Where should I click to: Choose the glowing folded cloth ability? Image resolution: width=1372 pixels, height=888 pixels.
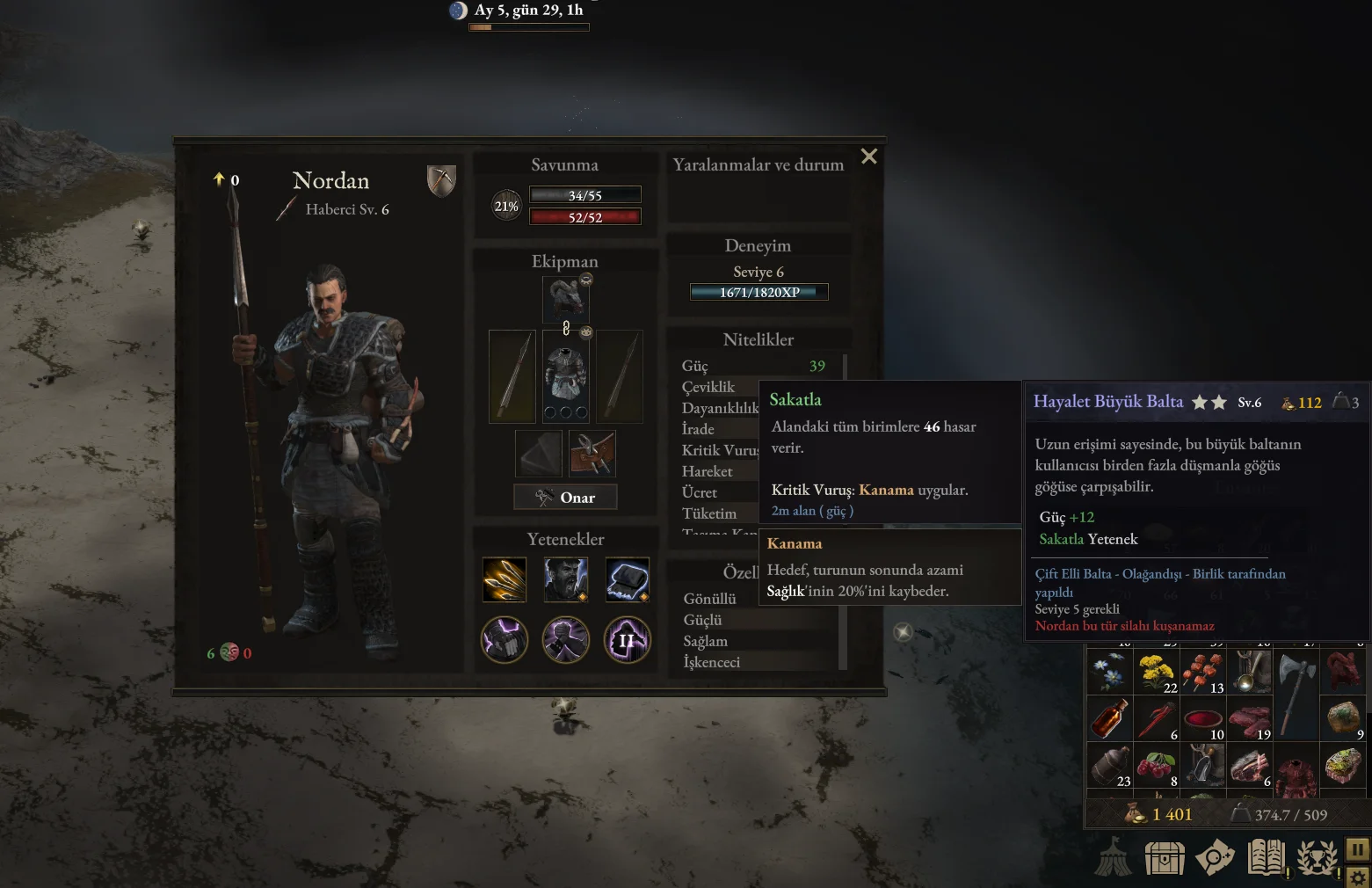[x=628, y=579]
